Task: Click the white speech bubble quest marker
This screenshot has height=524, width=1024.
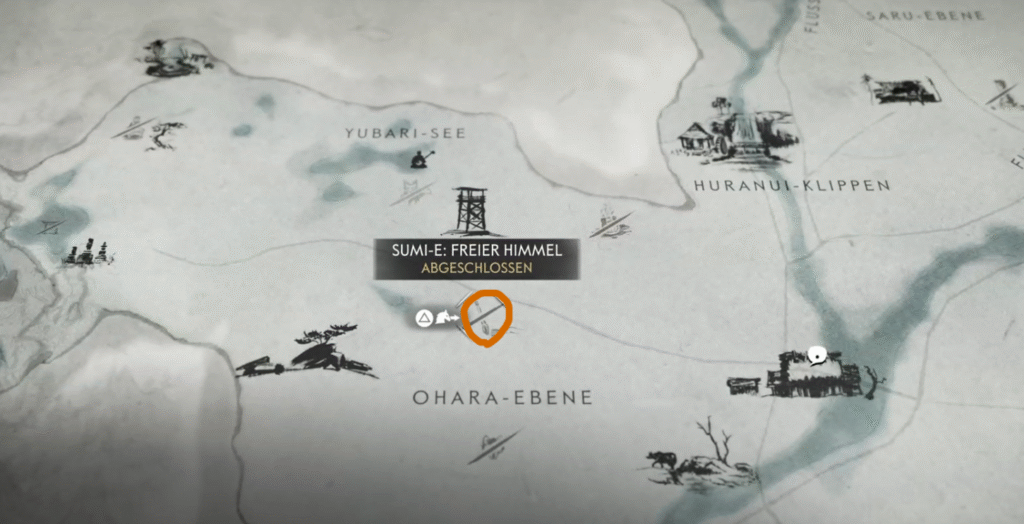Action: coord(817,353)
